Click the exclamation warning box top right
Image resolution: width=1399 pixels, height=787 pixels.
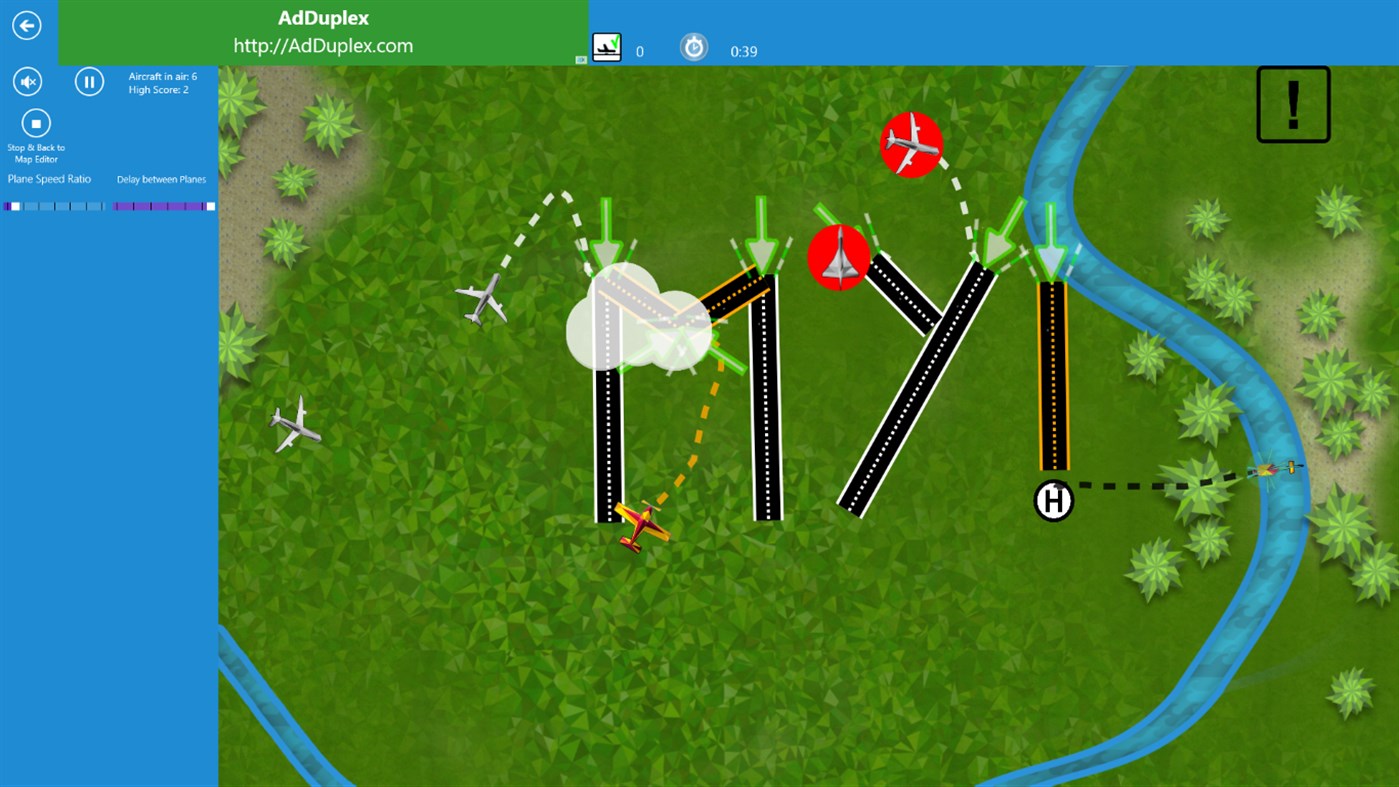coord(1292,104)
